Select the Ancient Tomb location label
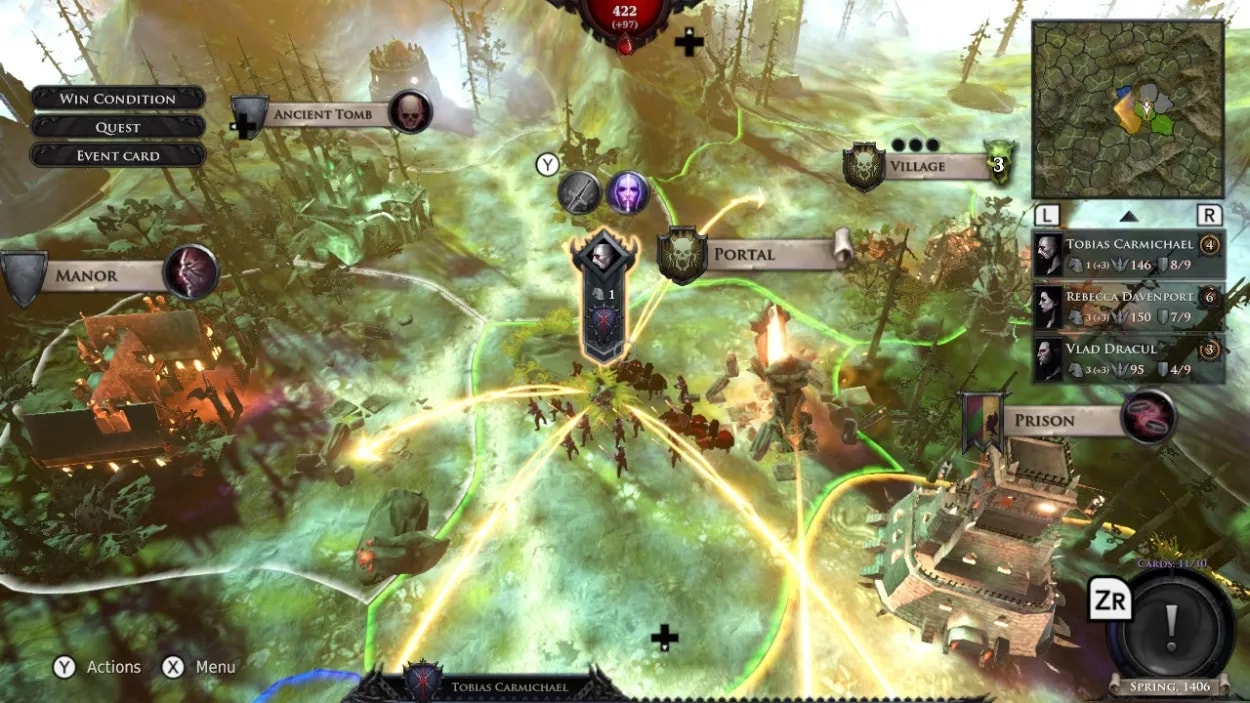Viewport: 1250px width, 703px height. click(322, 114)
